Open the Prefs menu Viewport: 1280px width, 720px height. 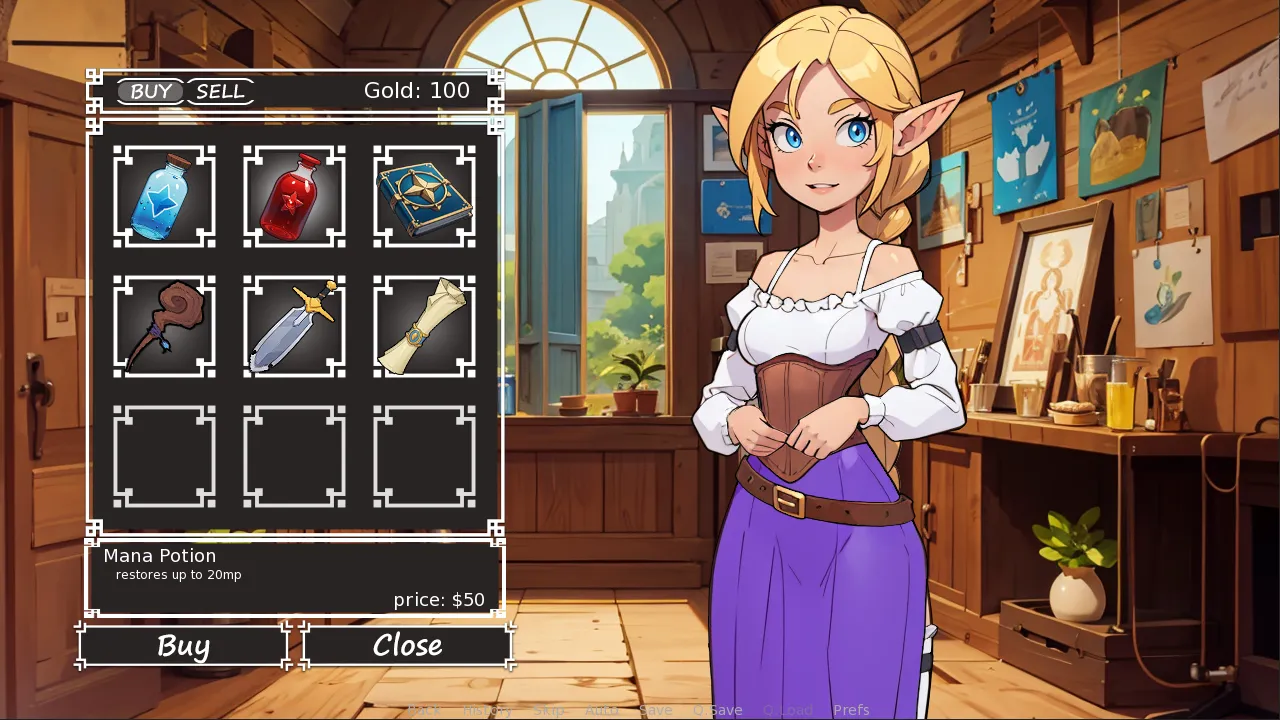click(851, 710)
